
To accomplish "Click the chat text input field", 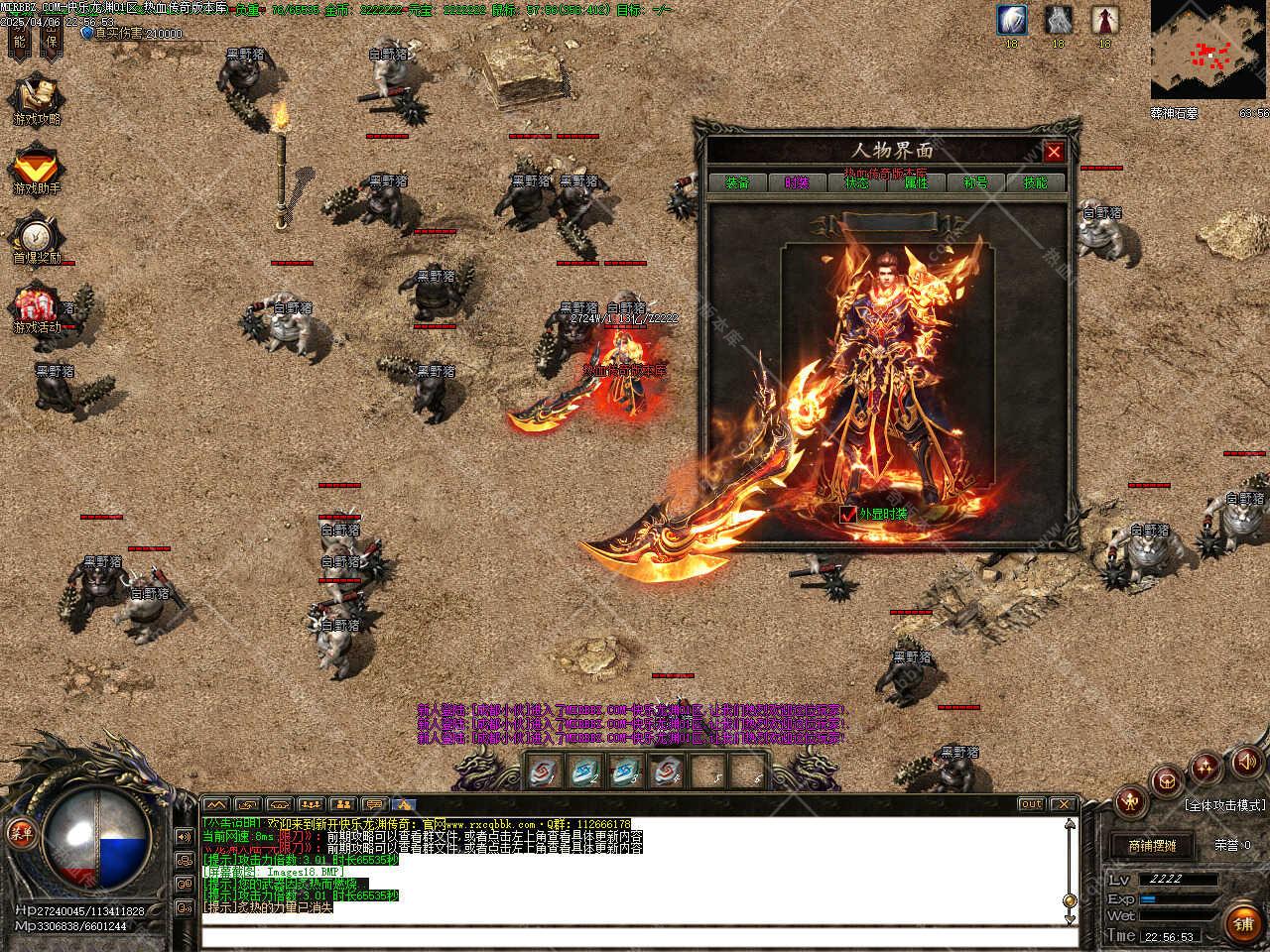I will [635, 937].
